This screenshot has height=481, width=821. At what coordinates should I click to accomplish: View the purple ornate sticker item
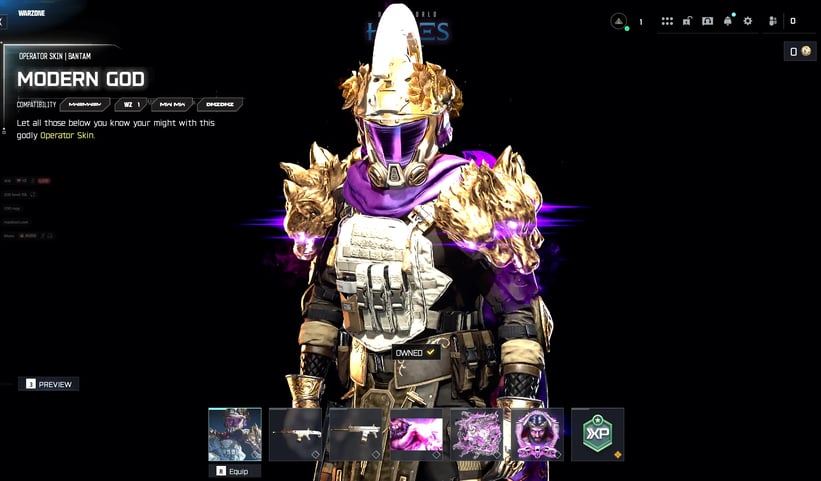[476, 434]
